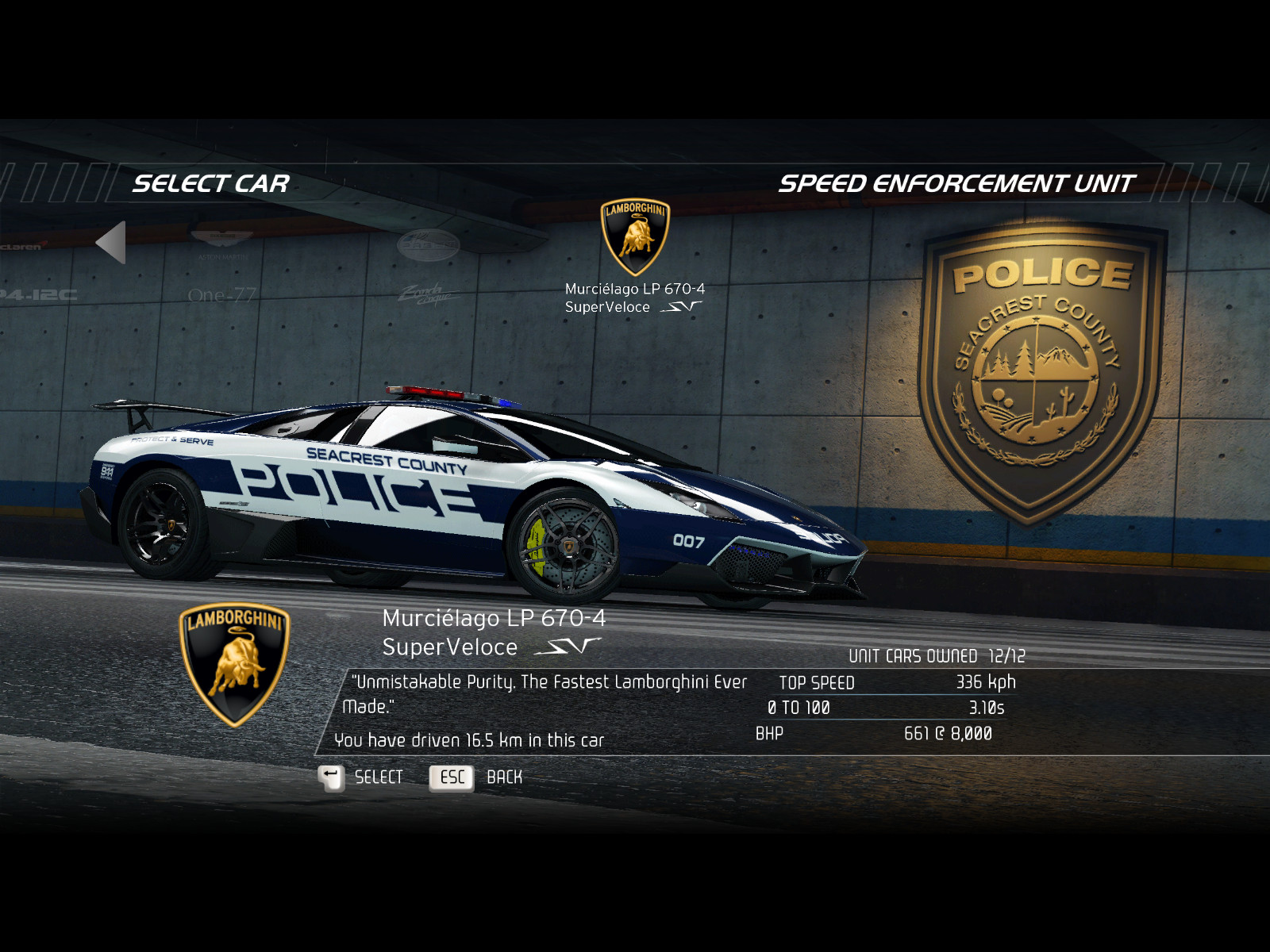Select the Aston Martin One-77 car entry
The height and width of the screenshot is (952, 1270).
[x=222, y=268]
